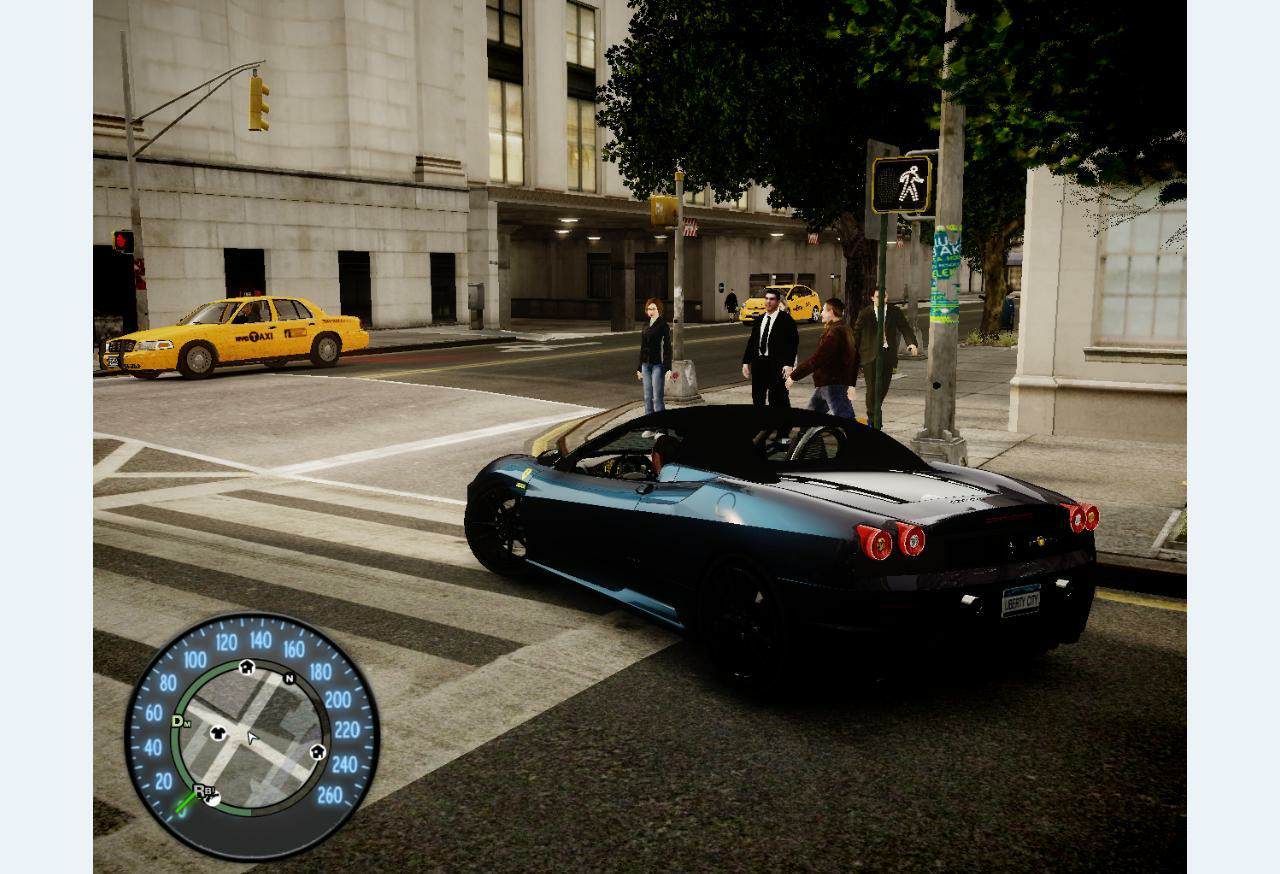Screen dimensions: 1280x874
Task: Select the safehouse marker nearest the N indicator
Action: [246, 667]
